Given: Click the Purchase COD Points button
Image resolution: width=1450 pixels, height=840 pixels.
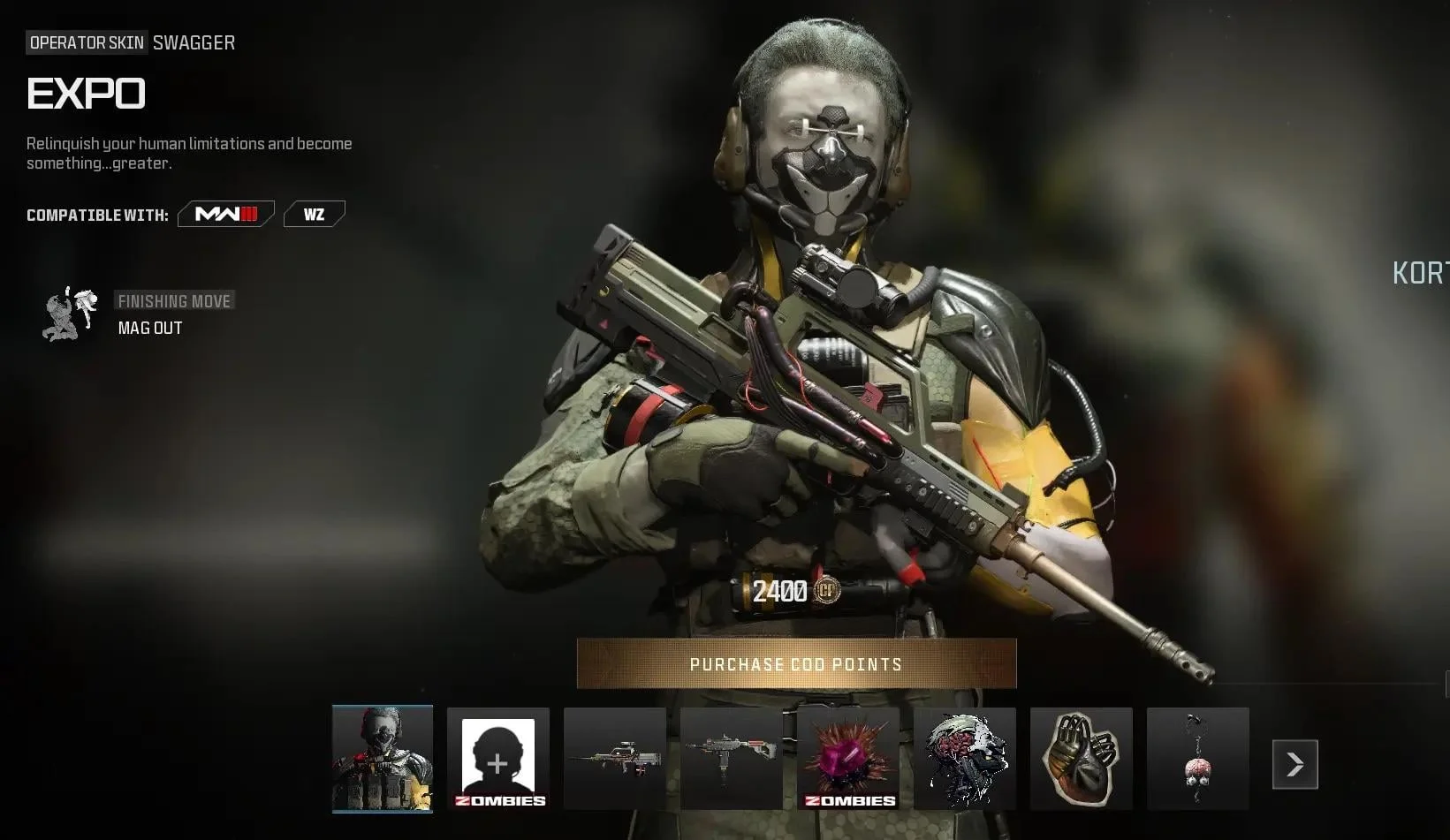Looking at the screenshot, I should pos(796,663).
